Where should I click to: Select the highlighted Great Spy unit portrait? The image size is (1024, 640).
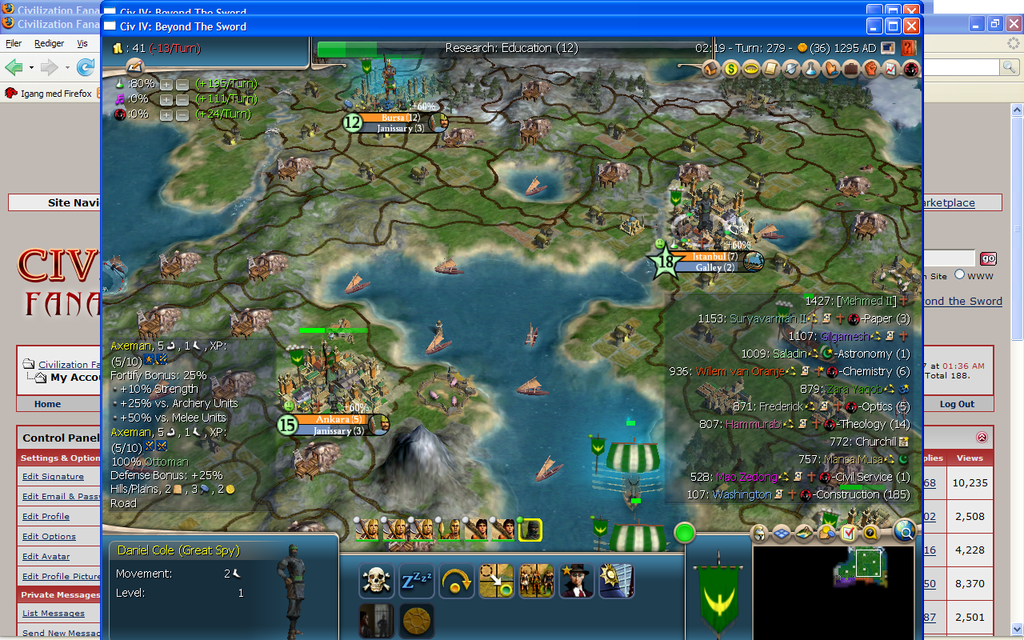tap(532, 528)
